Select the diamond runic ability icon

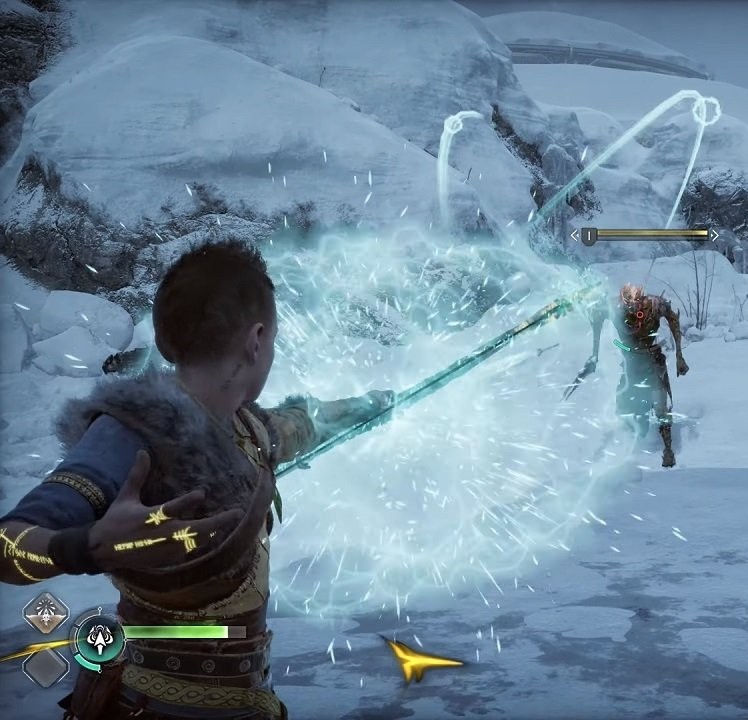coord(46,611)
